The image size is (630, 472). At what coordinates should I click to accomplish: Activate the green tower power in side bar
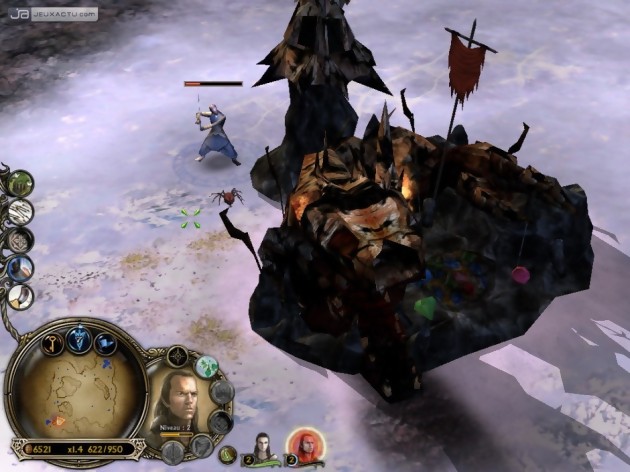click(x=20, y=183)
